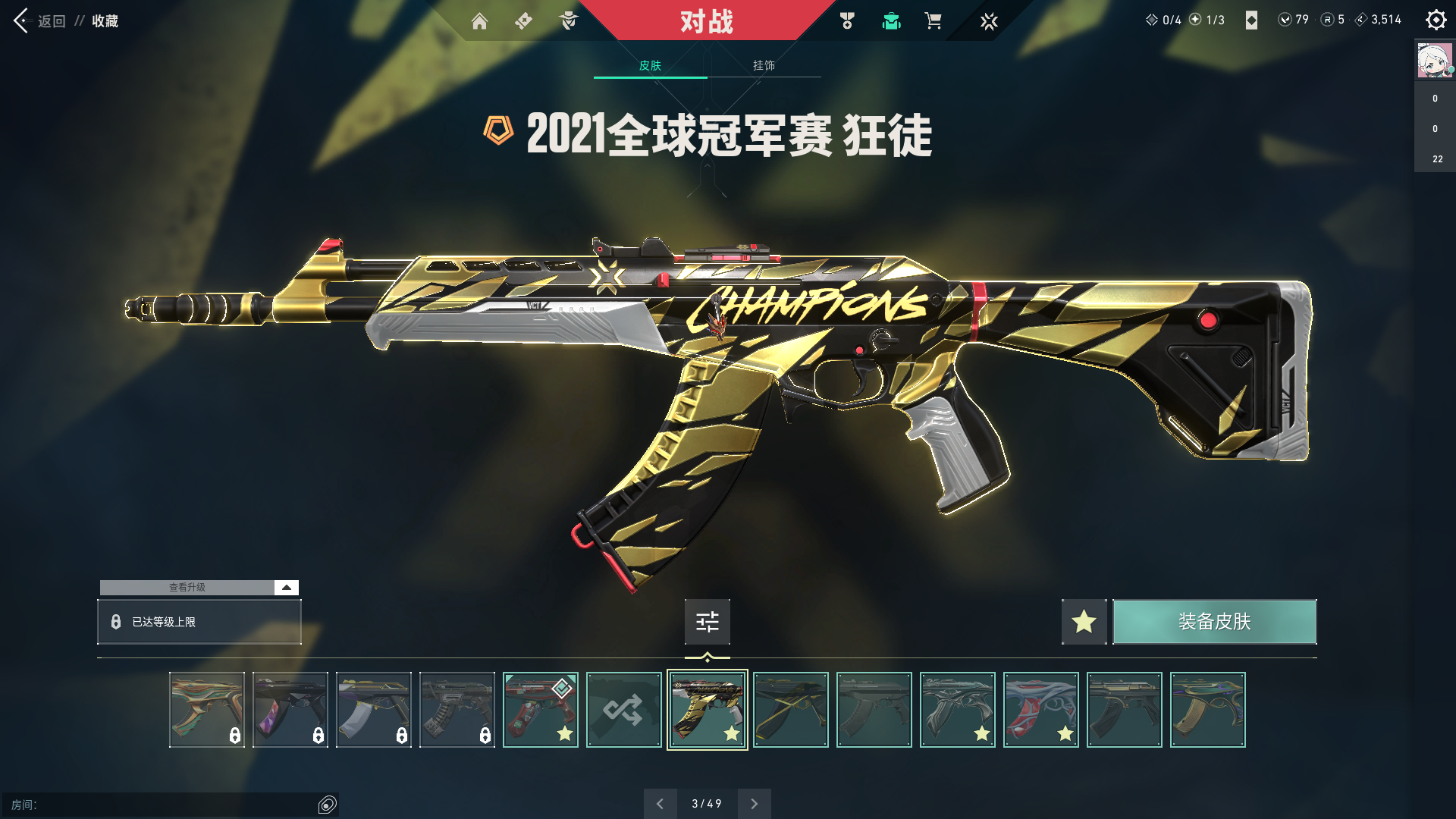Select the random variant shuffle thumbnail icon

coord(623,710)
